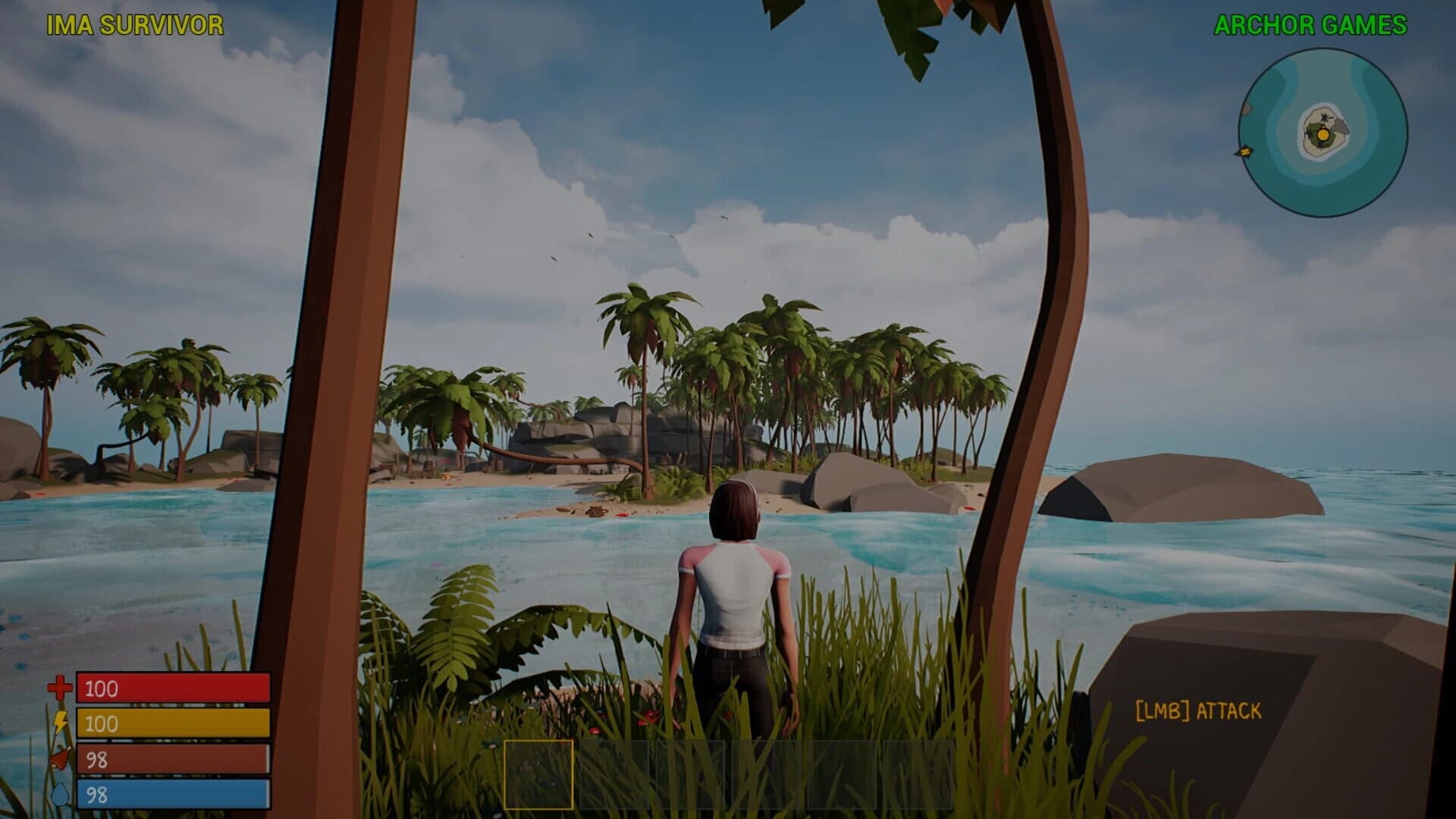Click the yellow player marker on the minimap
This screenshot has height=819, width=1456.
click(1324, 135)
